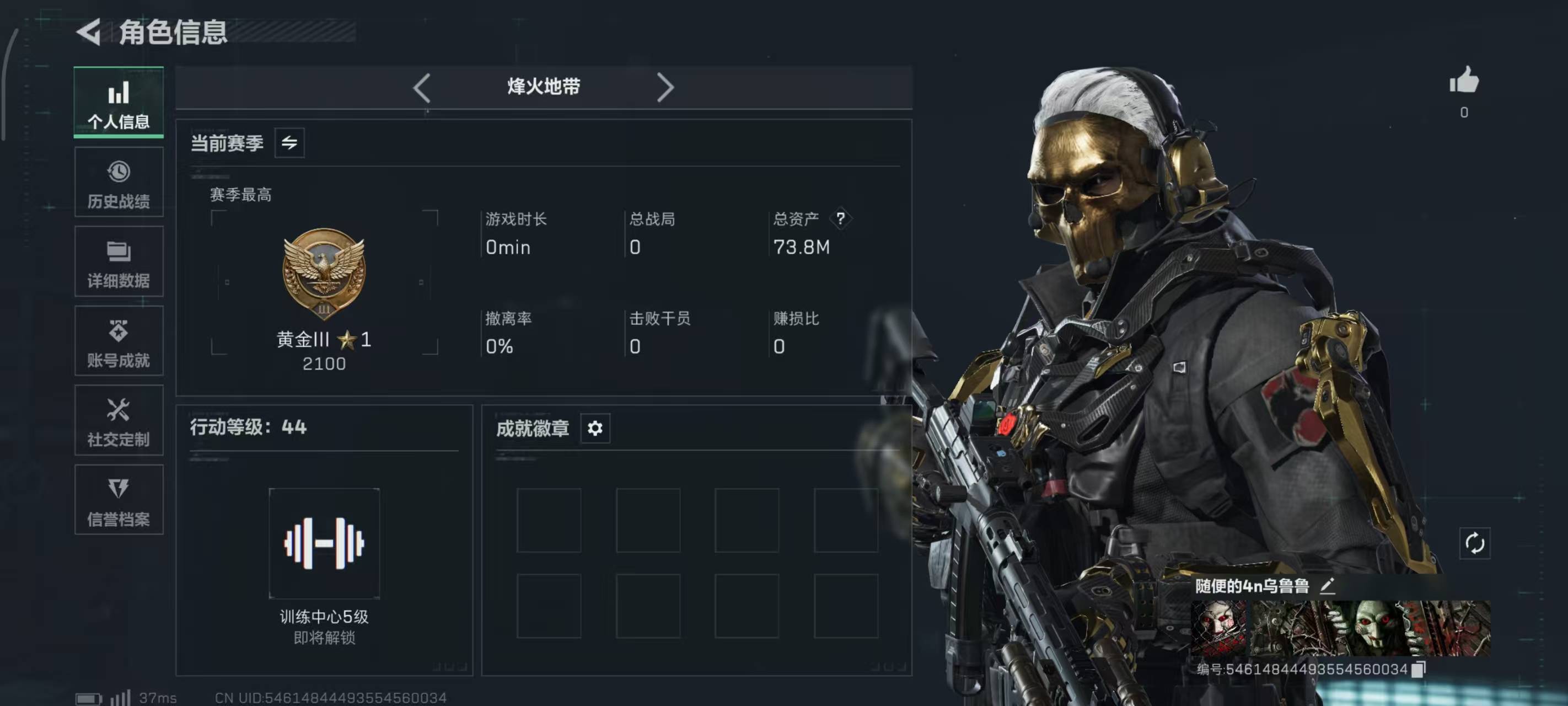Show the 详细数据 tab
This screenshot has height=706, width=1568.
[x=119, y=262]
